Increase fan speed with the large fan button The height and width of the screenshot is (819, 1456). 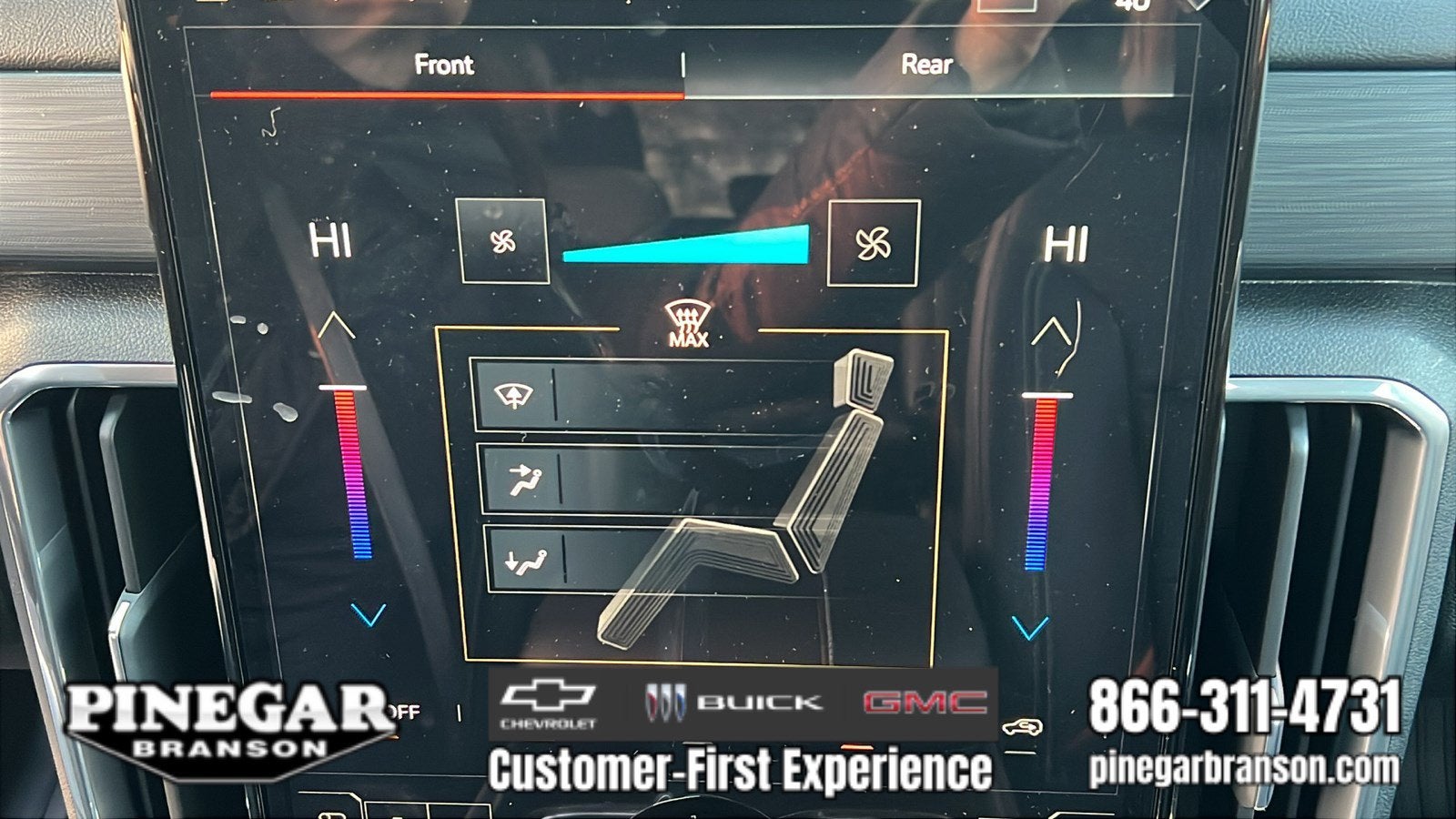[873, 243]
